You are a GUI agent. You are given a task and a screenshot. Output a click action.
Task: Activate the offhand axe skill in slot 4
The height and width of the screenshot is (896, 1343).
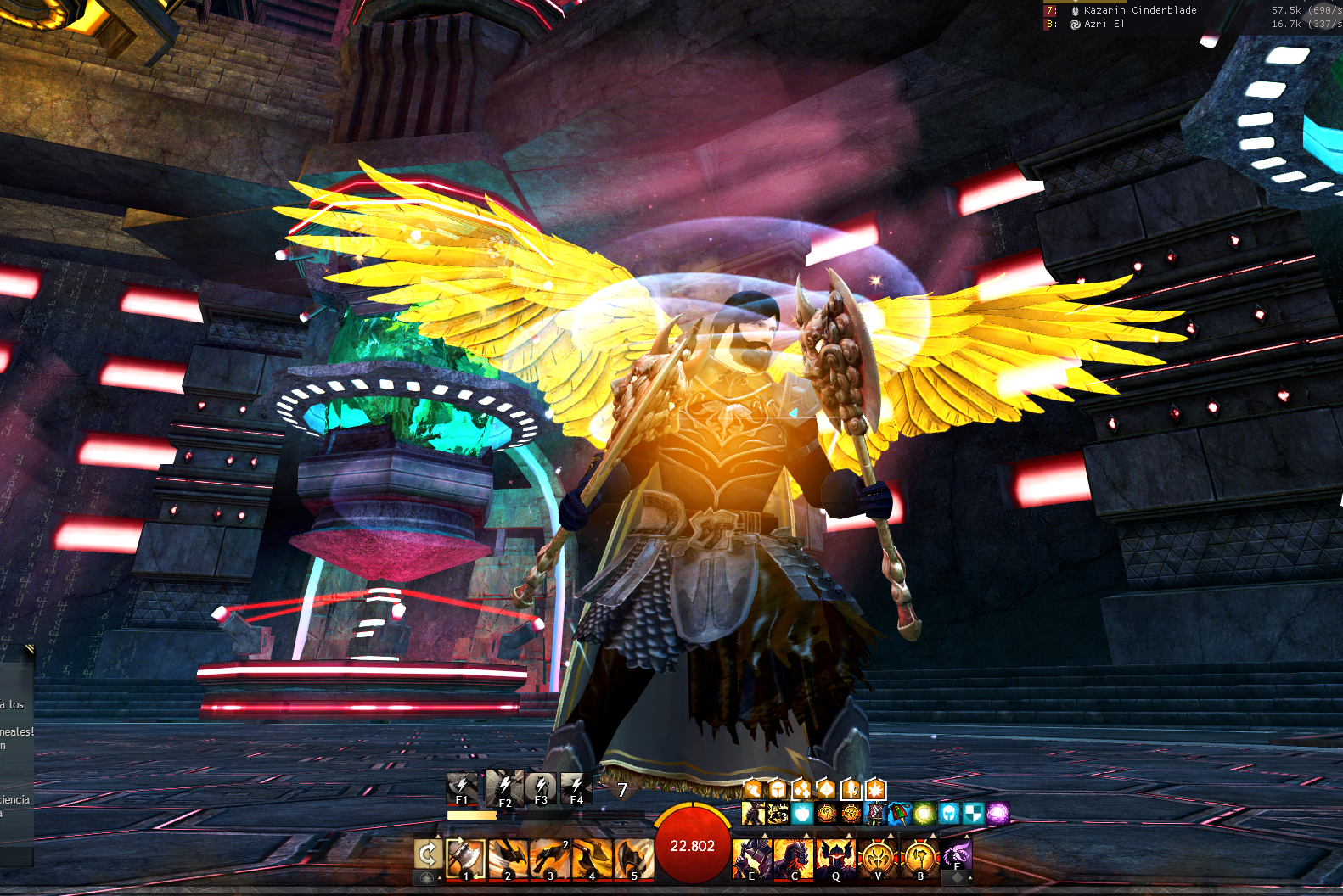click(592, 858)
